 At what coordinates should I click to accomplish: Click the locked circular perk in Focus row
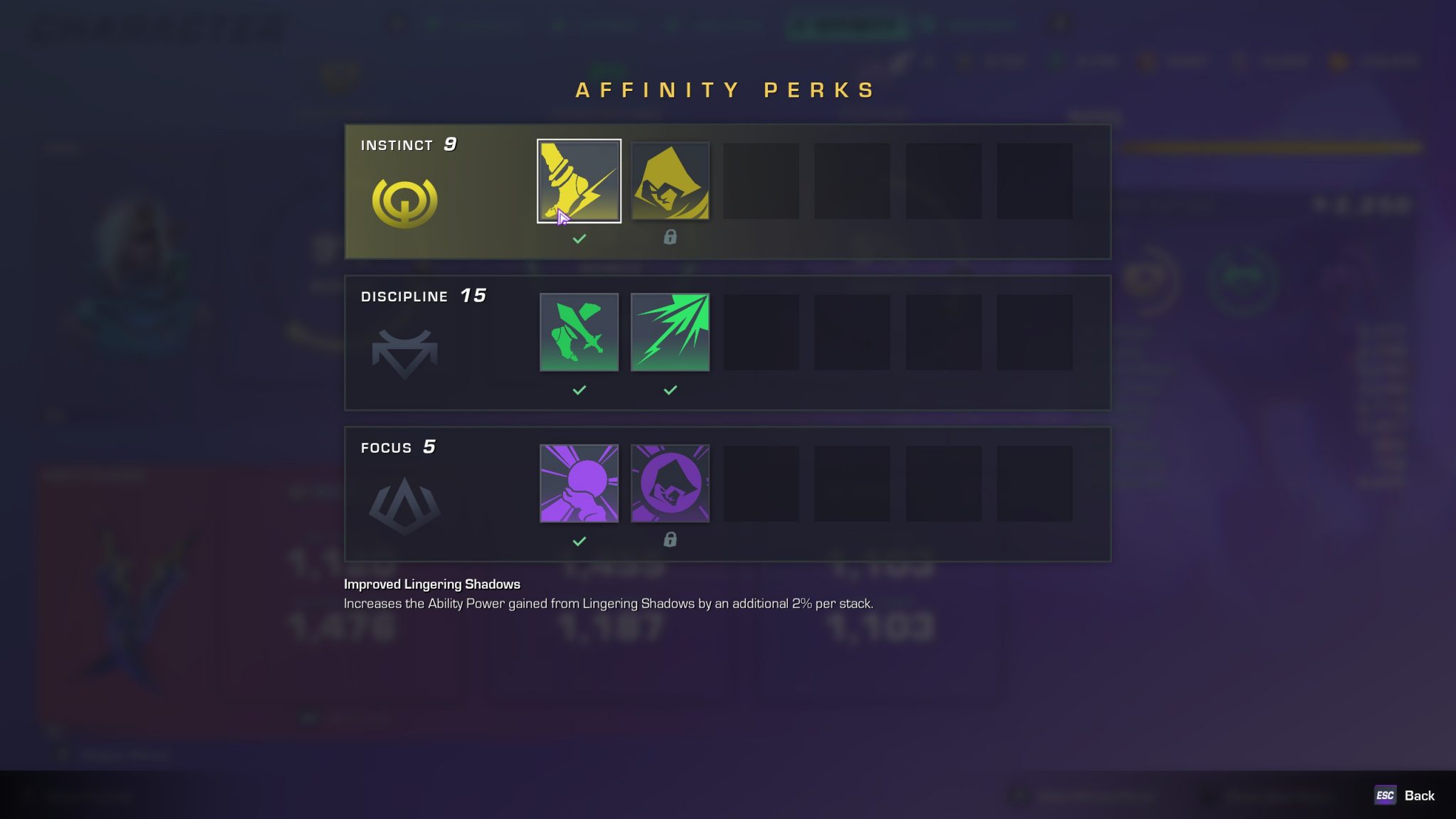click(670, 483)
